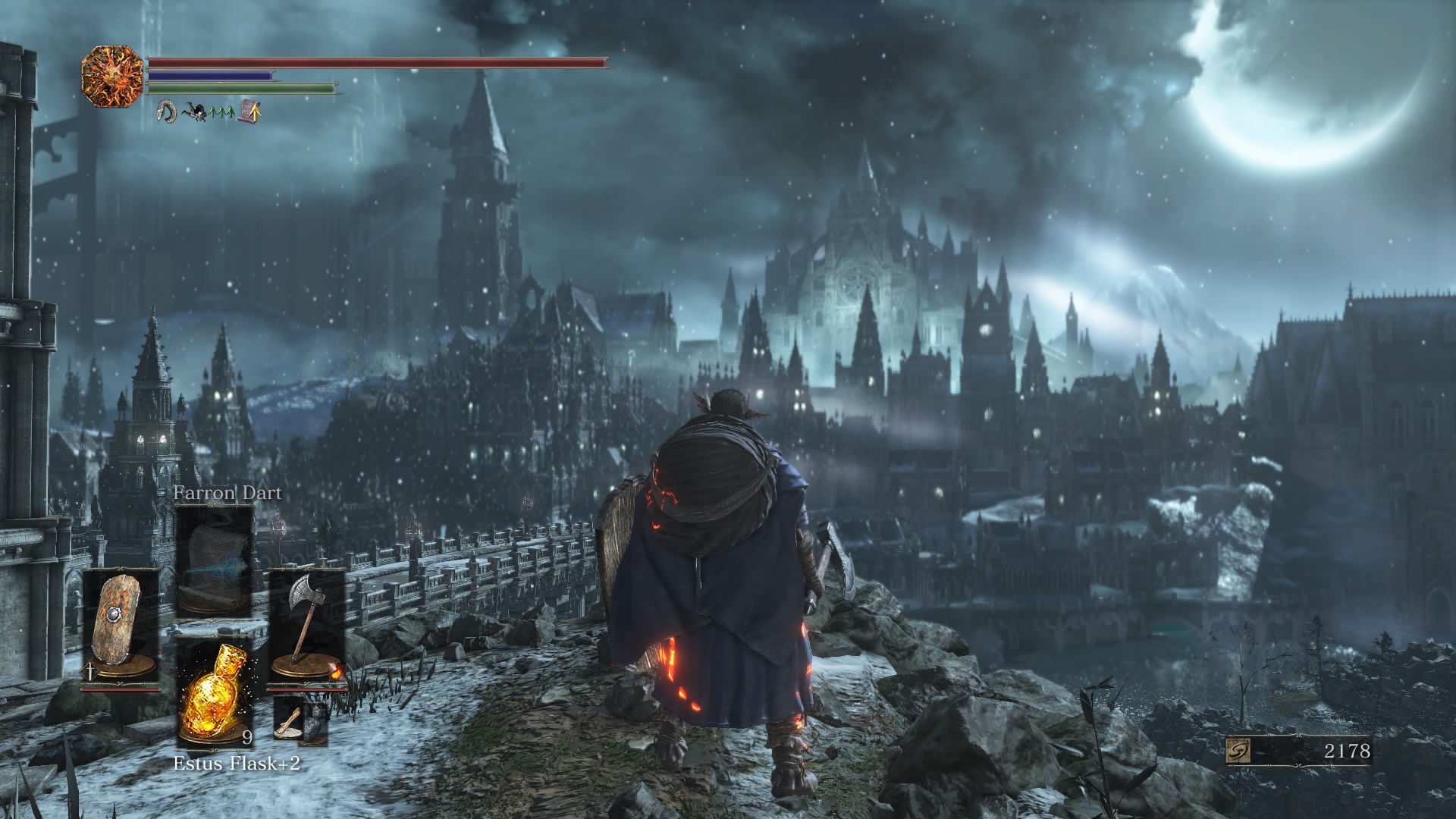Inspect the falling figure status icon
Image resolution: width=1456 pixels, height=819 pixels.
[x=194, y=113]
